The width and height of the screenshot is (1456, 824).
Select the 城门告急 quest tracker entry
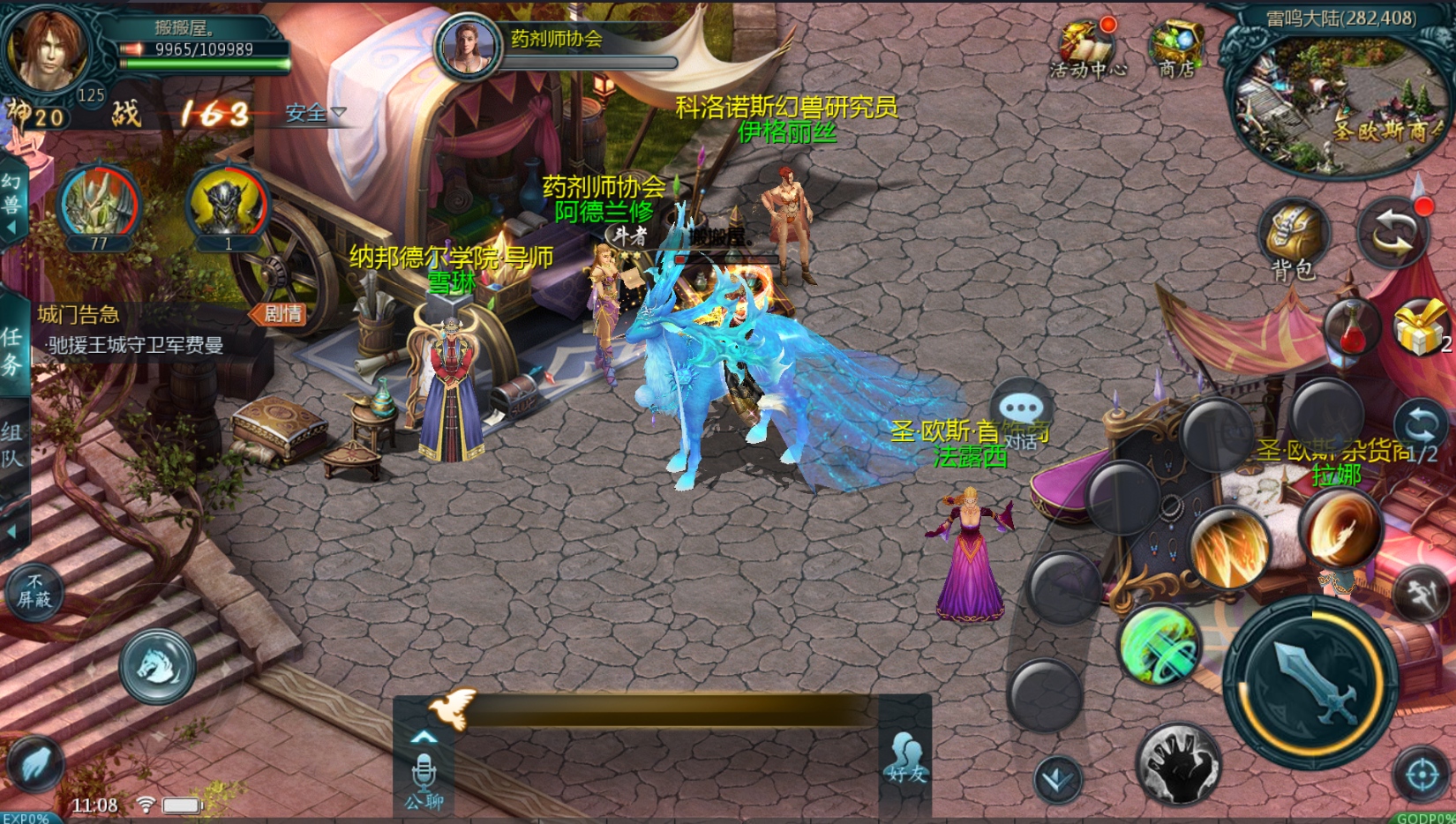(132, 329)
